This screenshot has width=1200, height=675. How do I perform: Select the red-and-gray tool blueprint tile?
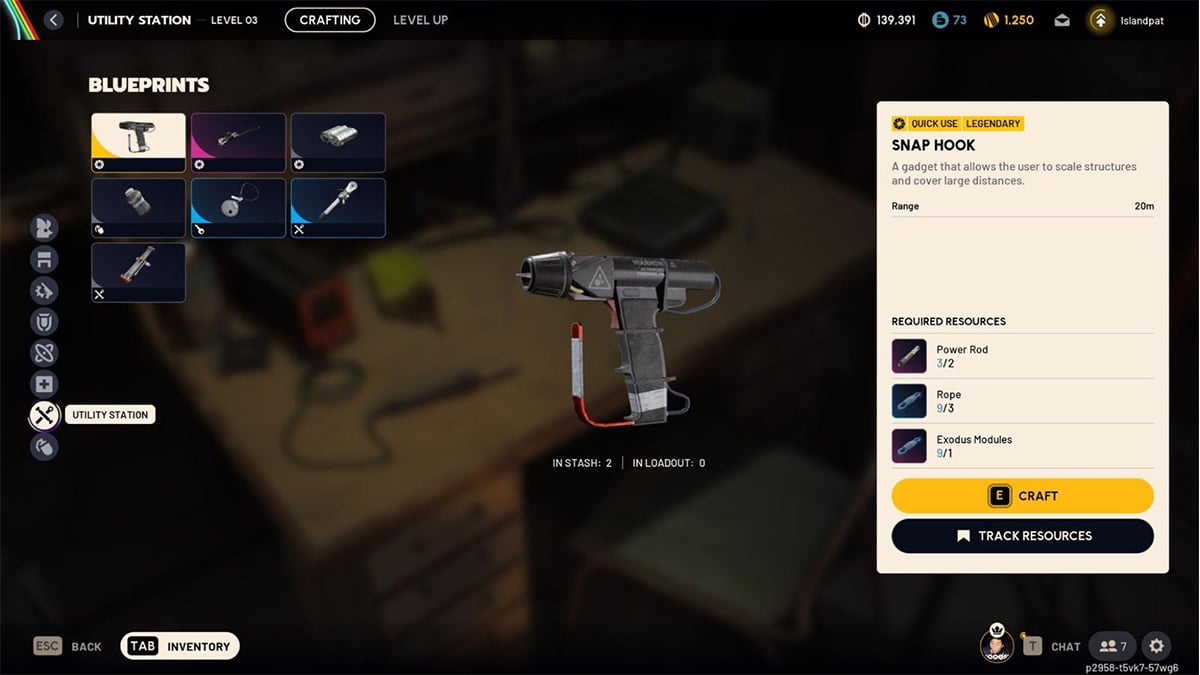[138, 272]
